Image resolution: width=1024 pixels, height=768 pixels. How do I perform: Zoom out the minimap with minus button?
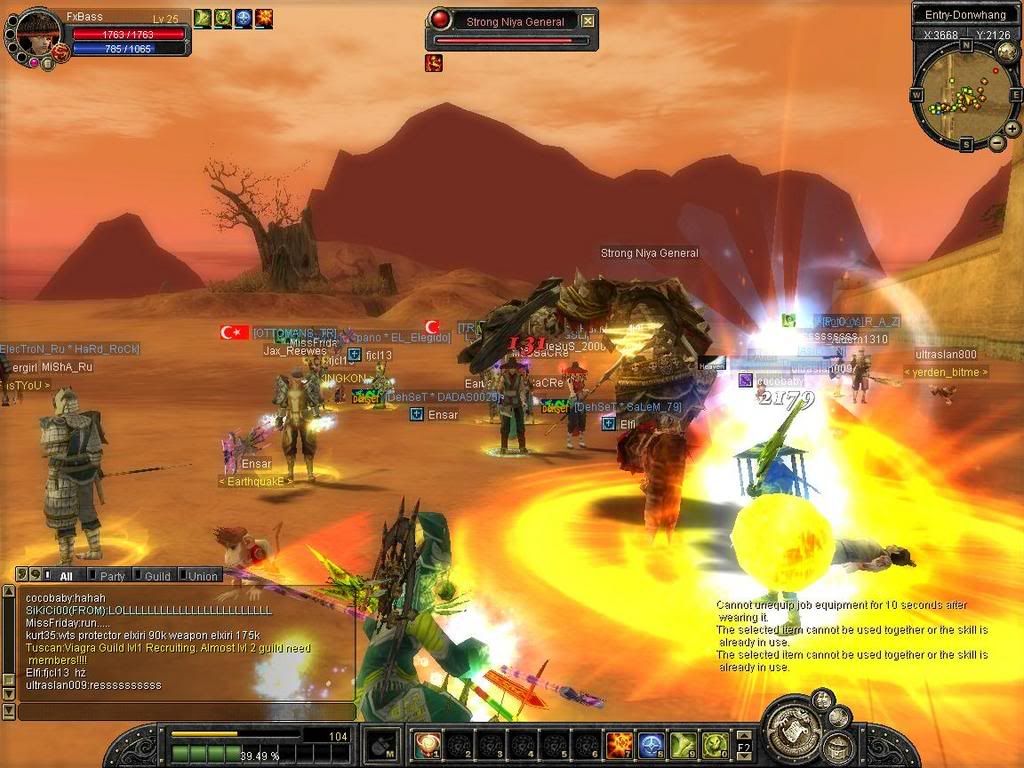pos(997,143)
